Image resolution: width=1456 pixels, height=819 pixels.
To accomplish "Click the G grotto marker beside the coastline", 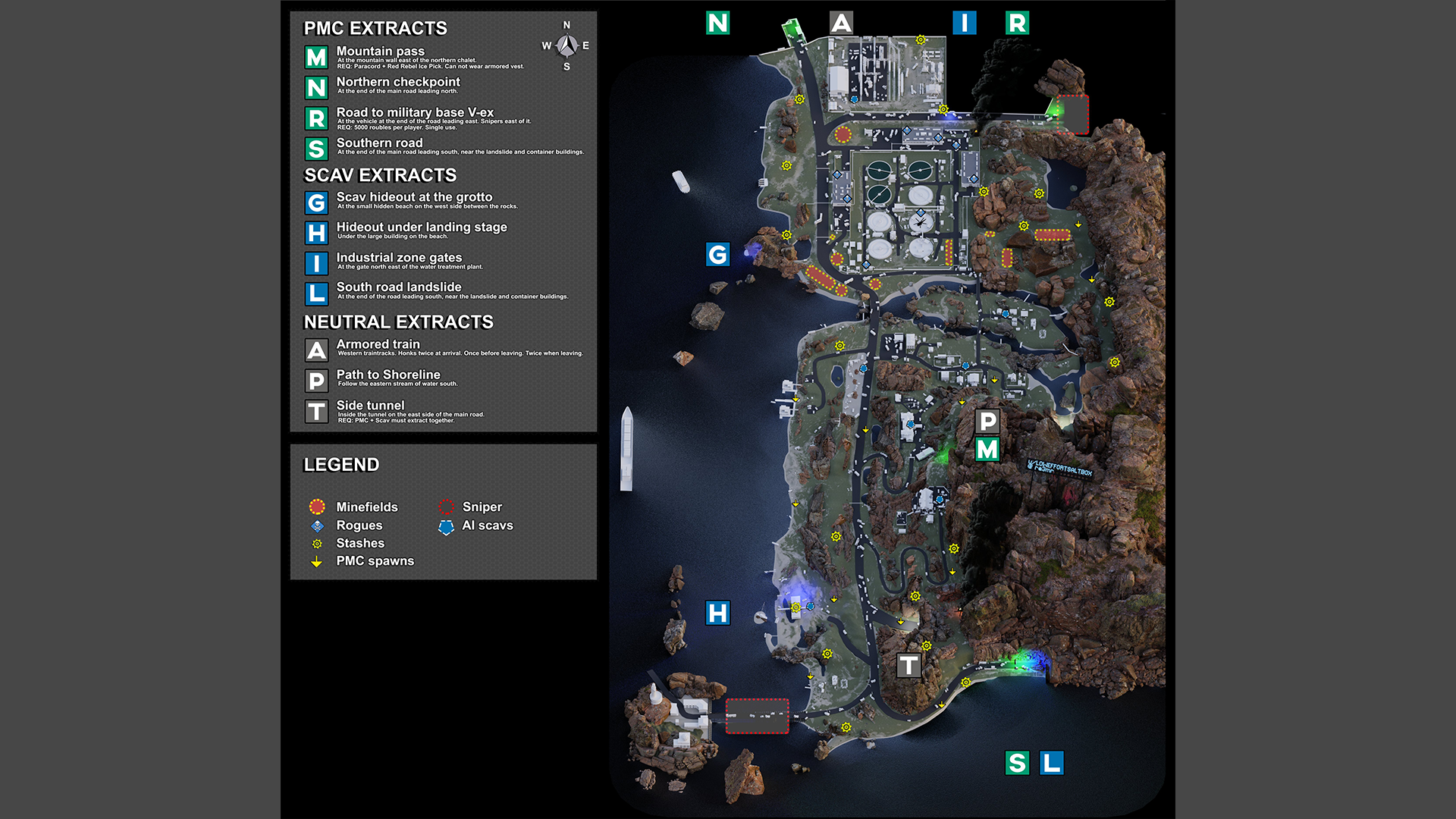I will click(x=717, y=254).
